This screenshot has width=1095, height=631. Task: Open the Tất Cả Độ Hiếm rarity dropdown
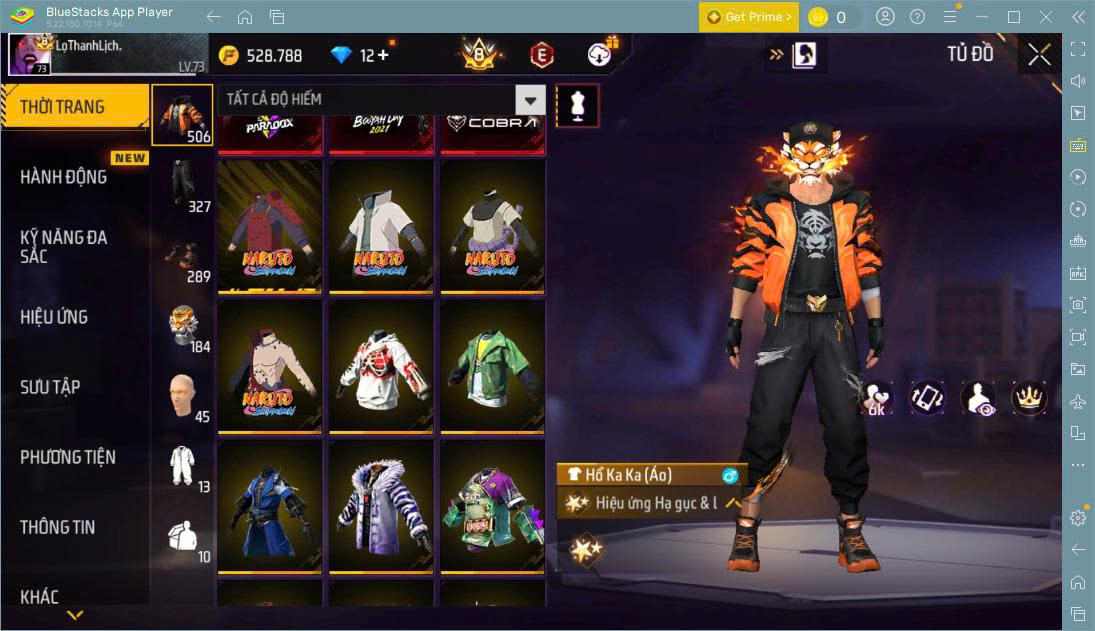tap(530, 99)
